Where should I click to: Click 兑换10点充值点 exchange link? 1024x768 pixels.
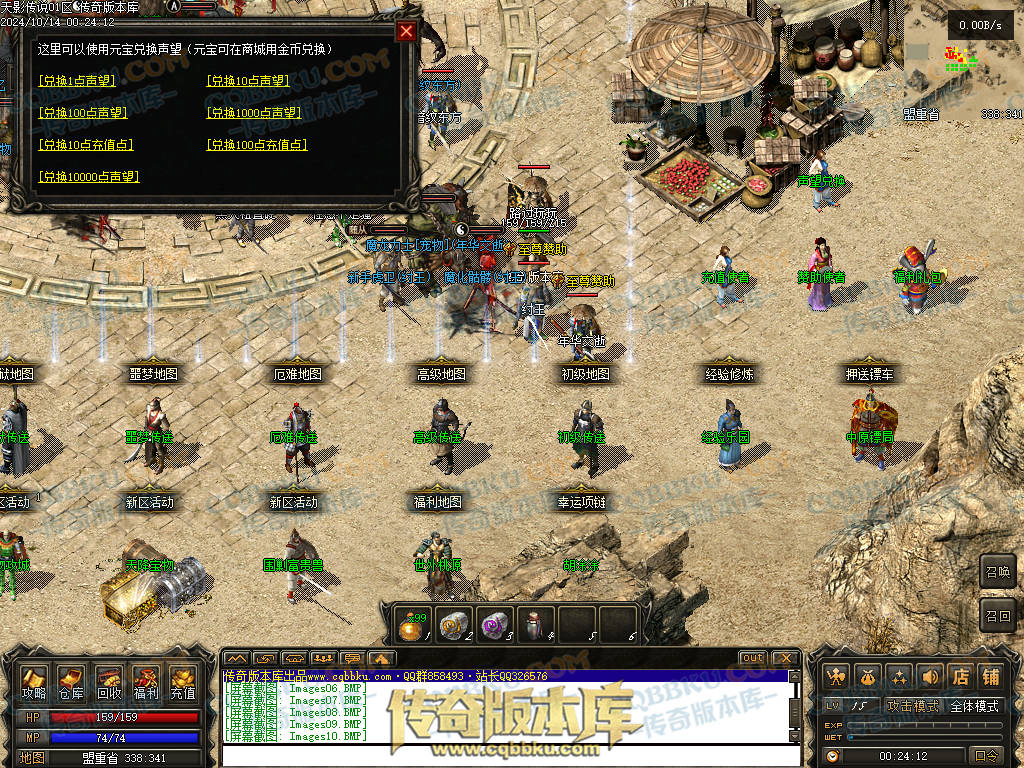tap(85, 145)
